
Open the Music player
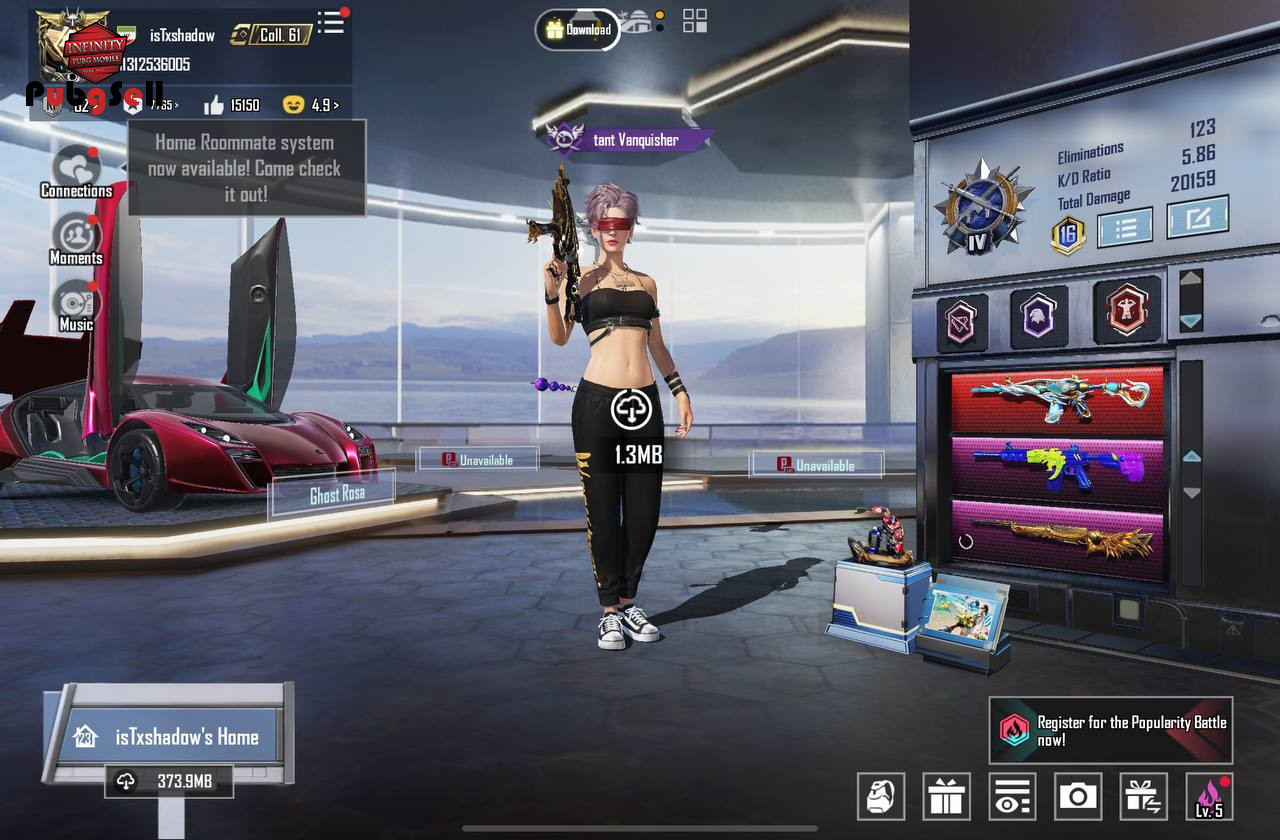tap(76, 305)
